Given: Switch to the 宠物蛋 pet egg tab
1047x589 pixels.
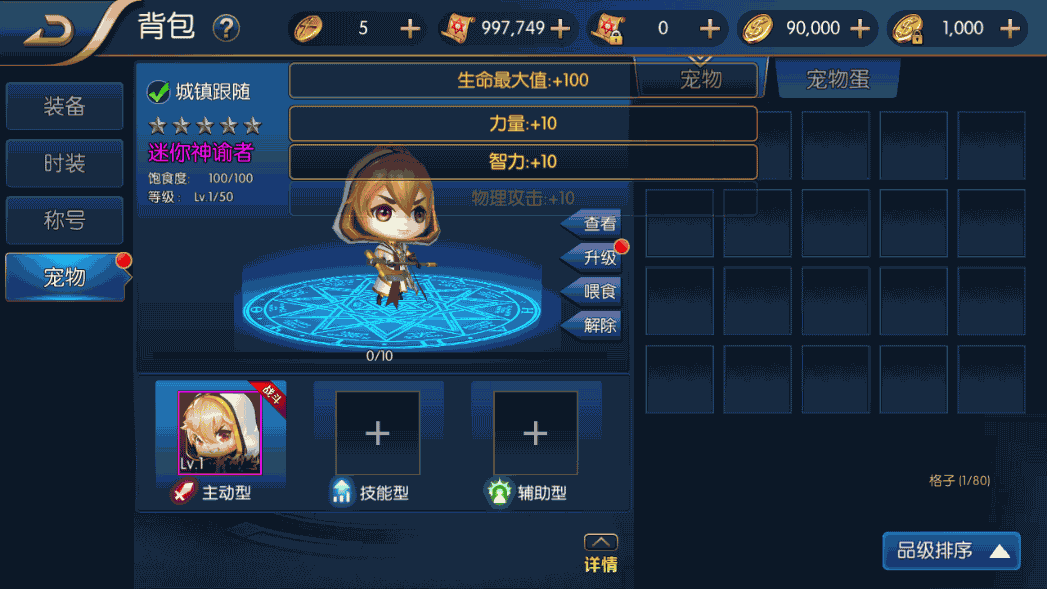Looking at the screenshot, I should tap(837, 80).
